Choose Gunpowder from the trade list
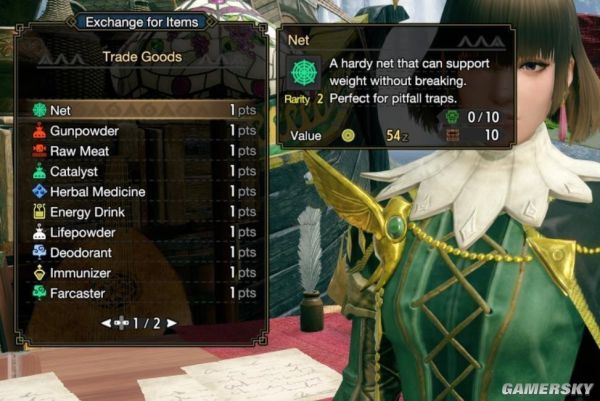This screenshot has width=600, height=401. [x=140, y=131]
